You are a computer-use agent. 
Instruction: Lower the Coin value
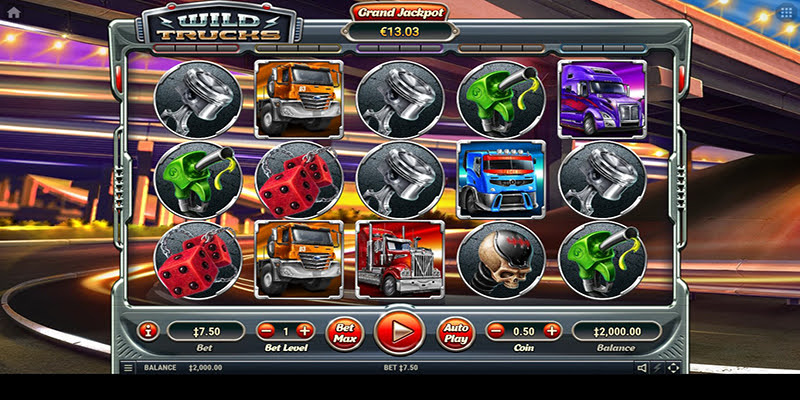(x=496, y=330)
